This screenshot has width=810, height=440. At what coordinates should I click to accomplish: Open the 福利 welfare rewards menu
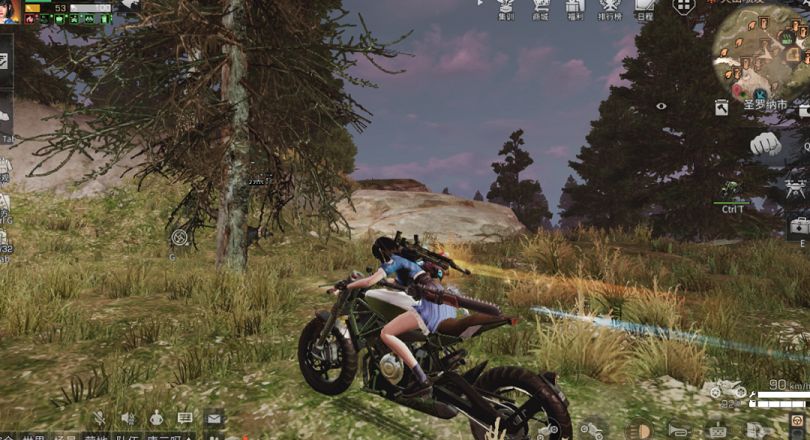pos(574,9)
